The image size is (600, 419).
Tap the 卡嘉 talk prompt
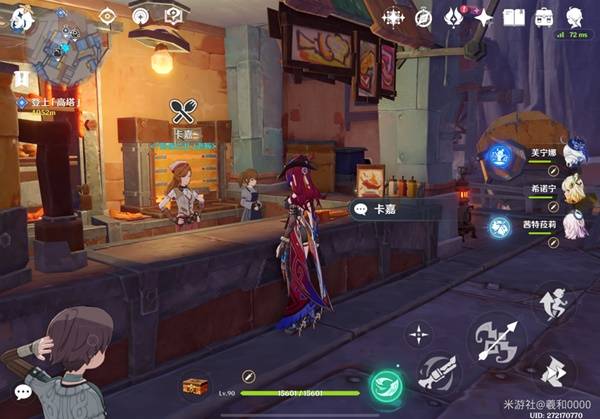pos(382,209)
